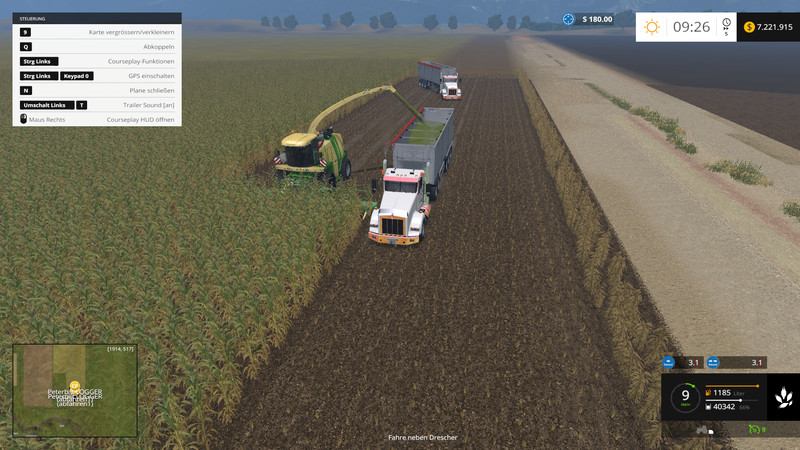800x450 pixels.
Task: Click the yellow CP marker on the minimap
Action: click(75, 385)
